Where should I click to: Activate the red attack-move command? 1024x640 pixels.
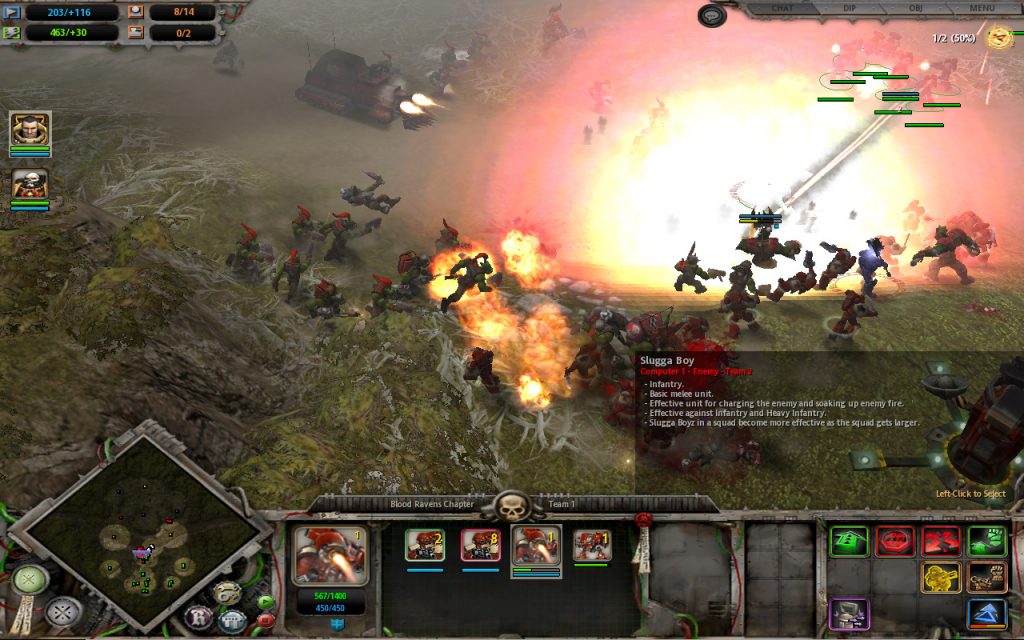(941, 541)
